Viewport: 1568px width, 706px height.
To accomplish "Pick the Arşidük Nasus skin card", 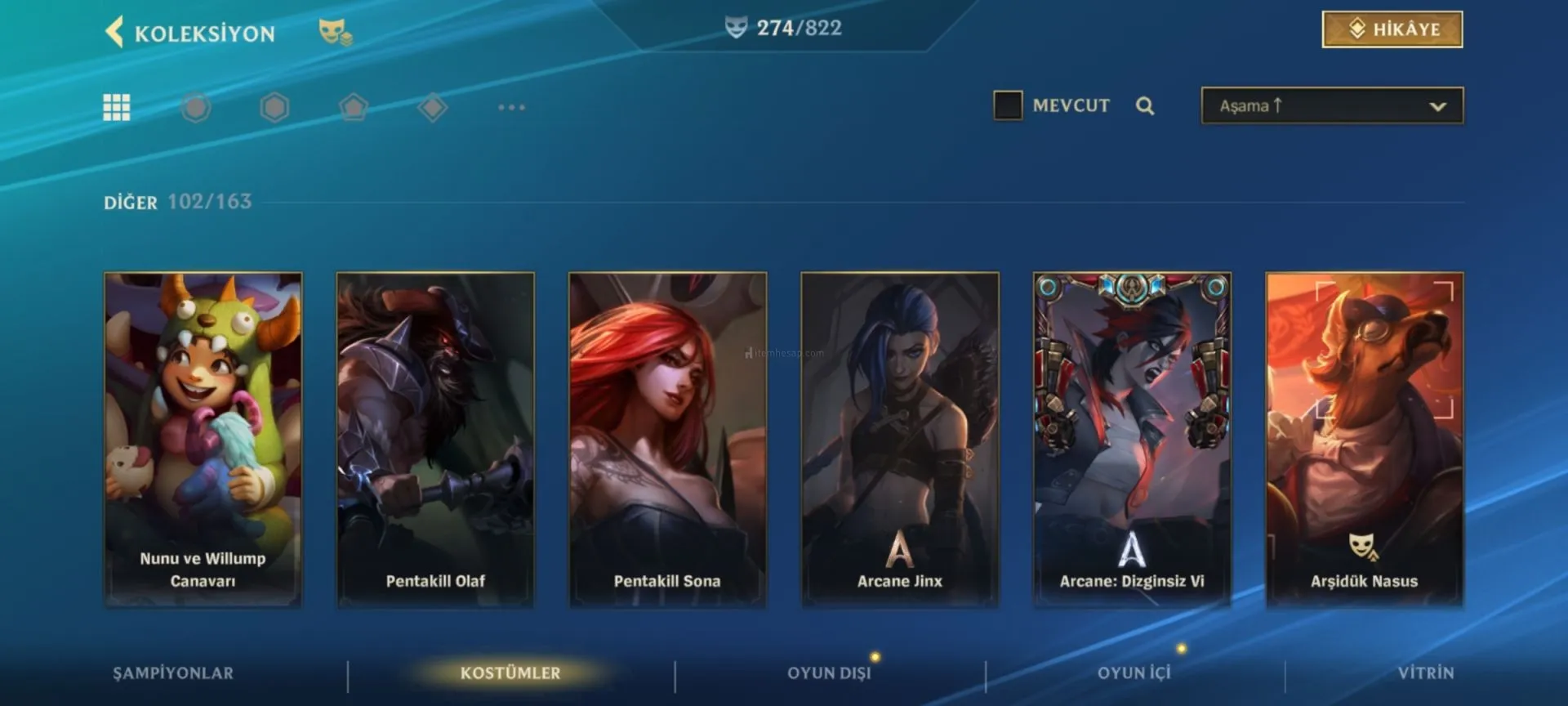I will [1364, 439].
